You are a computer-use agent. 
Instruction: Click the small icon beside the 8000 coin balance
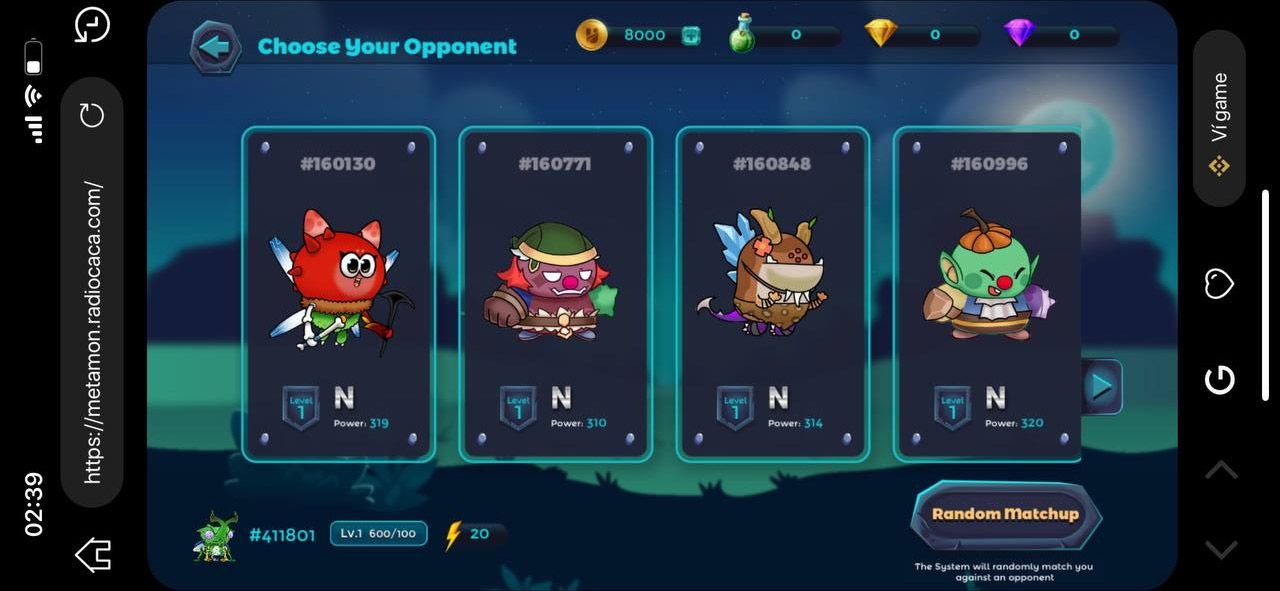pos(691,35)
